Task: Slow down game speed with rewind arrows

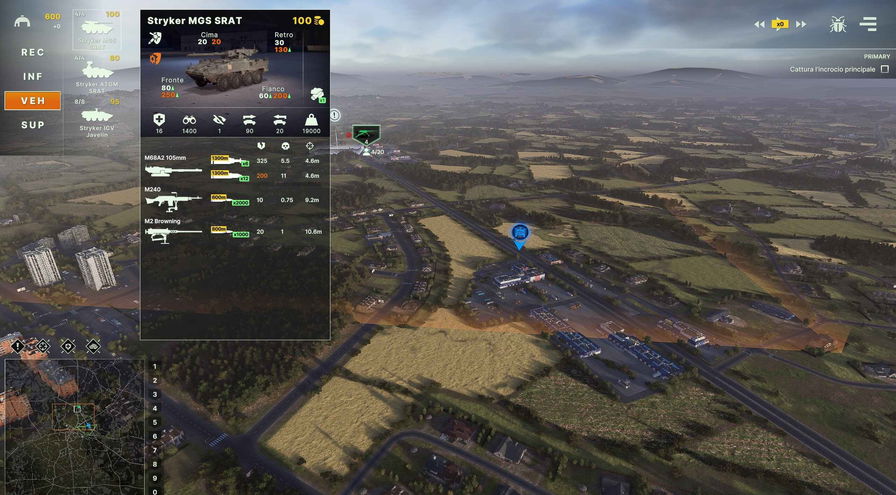Action: click(759, 24)
